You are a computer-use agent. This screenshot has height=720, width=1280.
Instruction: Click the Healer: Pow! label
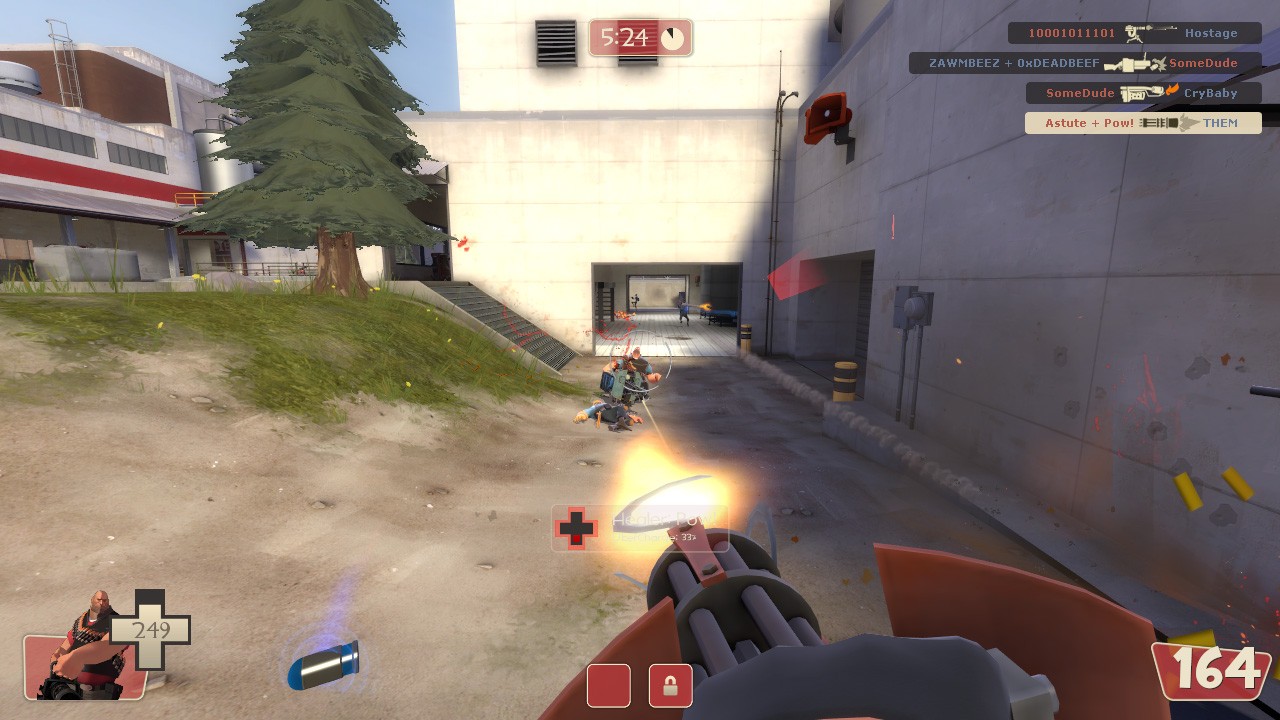coord(662,517)
